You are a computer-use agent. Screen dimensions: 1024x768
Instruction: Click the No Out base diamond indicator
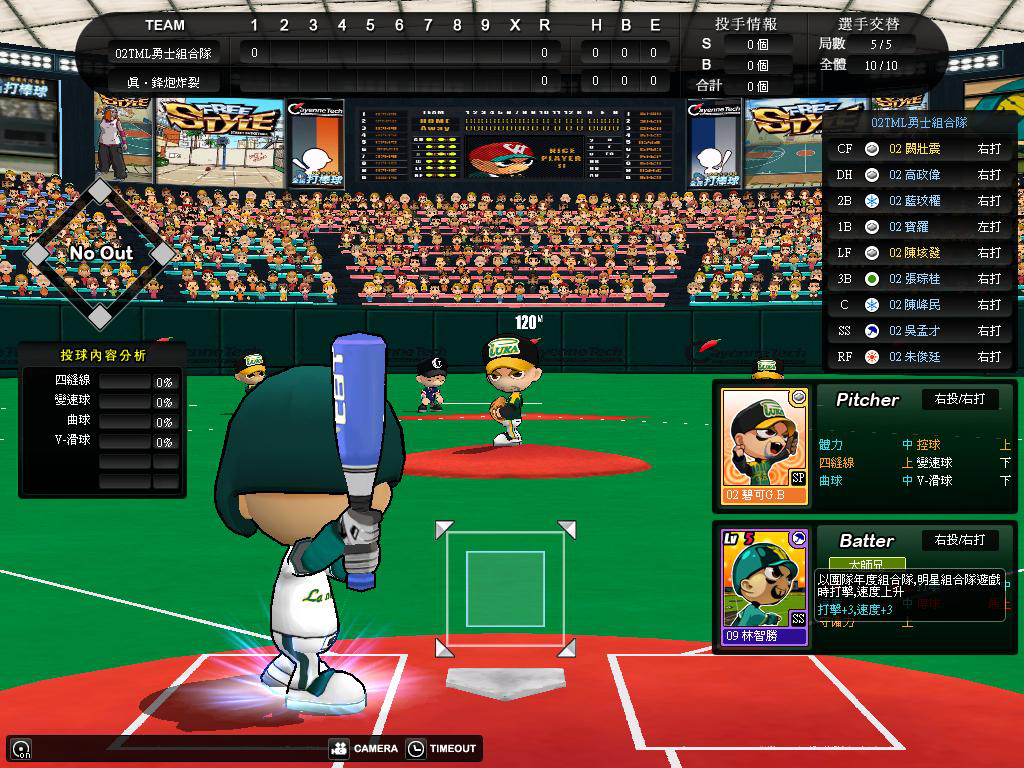[100, 253]
